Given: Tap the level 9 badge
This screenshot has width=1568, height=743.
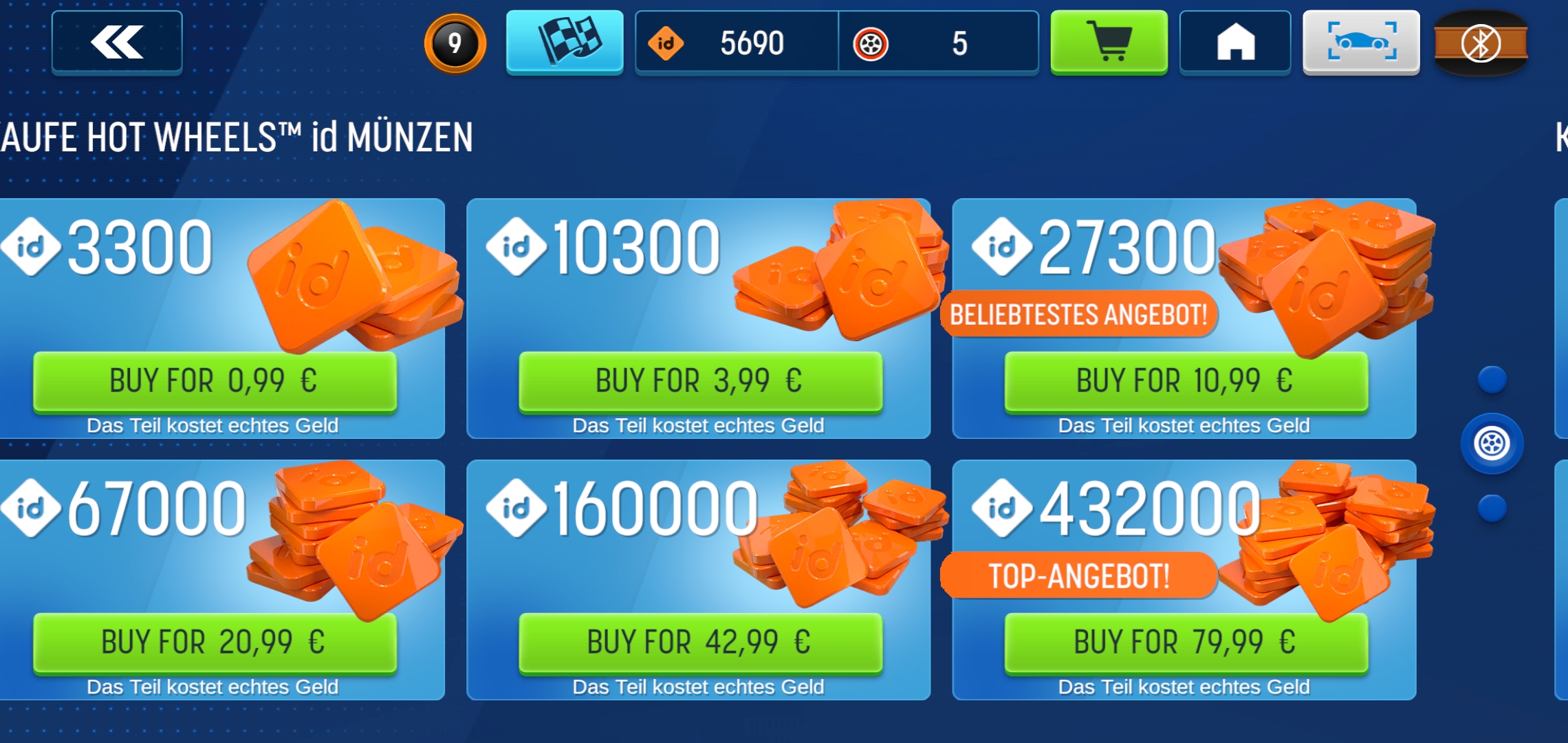Looking at the screenshot, I should click(455, 43).
